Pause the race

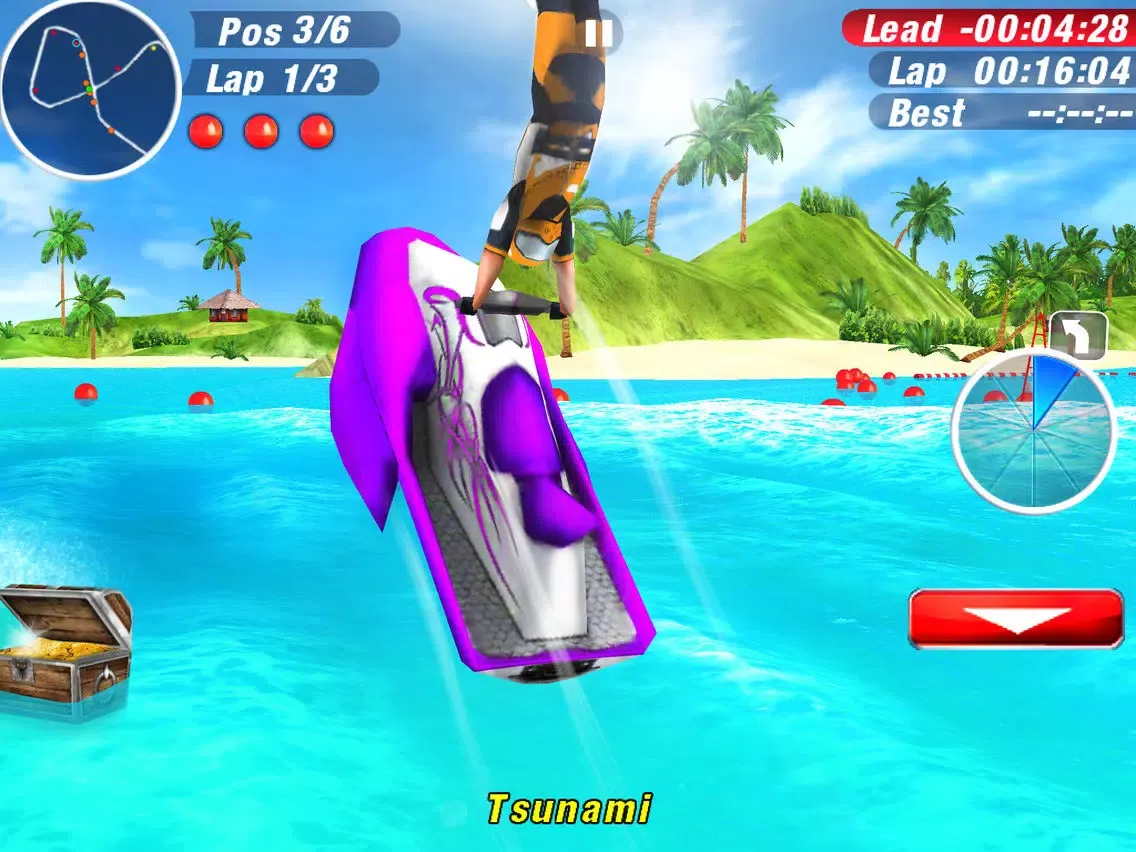[598, 34]
